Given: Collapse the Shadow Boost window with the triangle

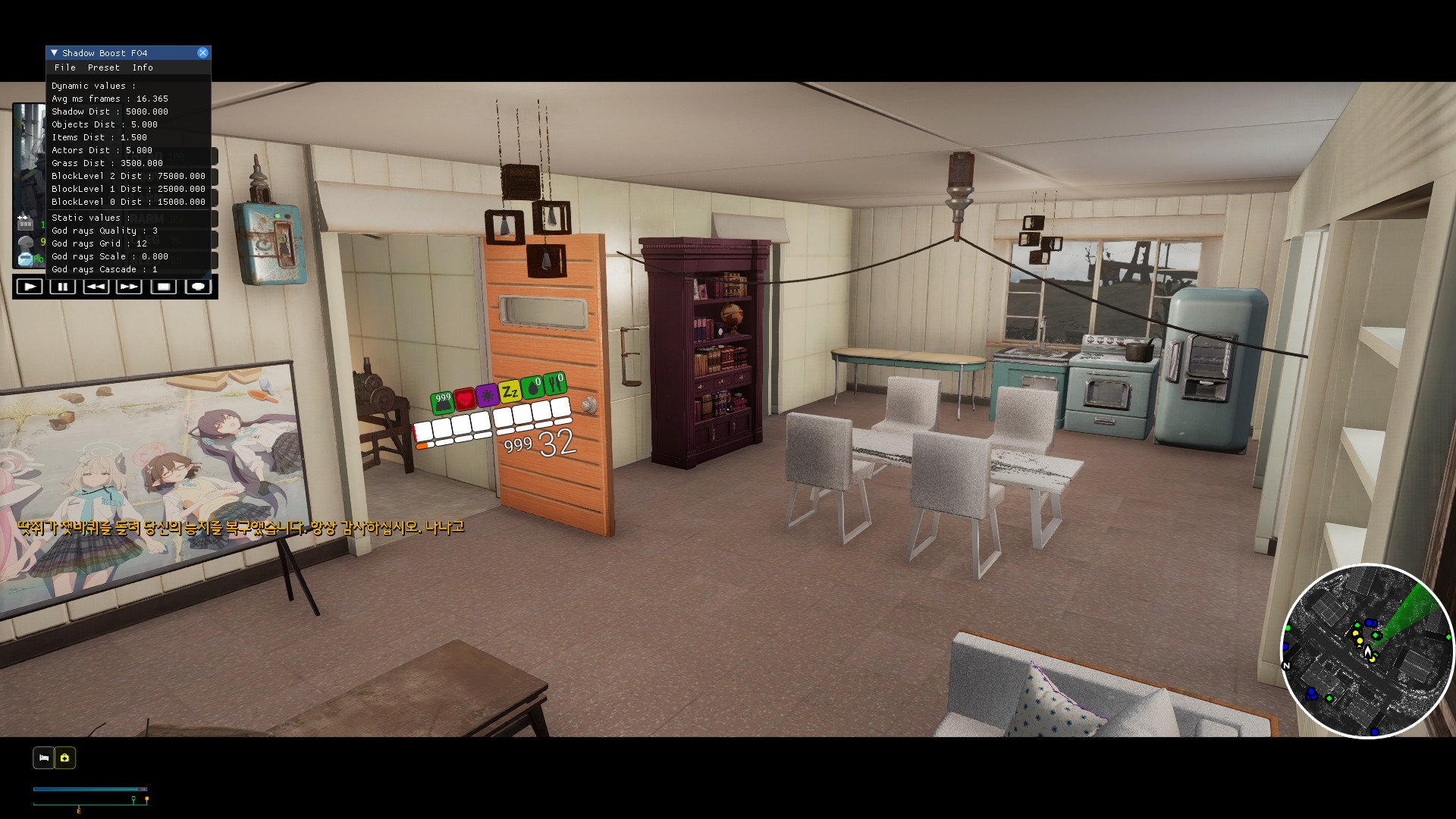Looking at the screenshot, I should (x=54, y=52).
